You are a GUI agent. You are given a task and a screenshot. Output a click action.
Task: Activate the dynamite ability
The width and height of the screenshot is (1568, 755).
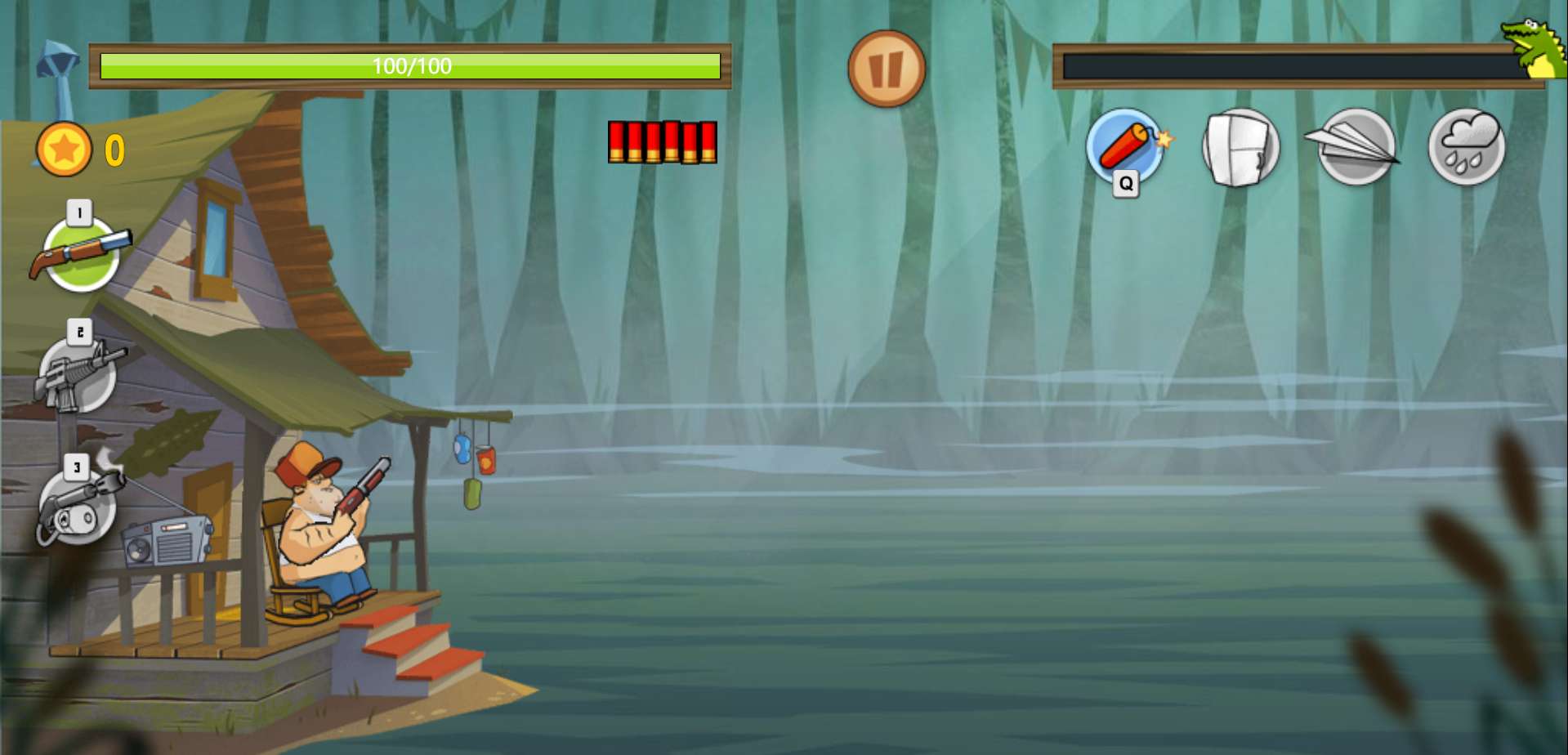[1125, 147]
